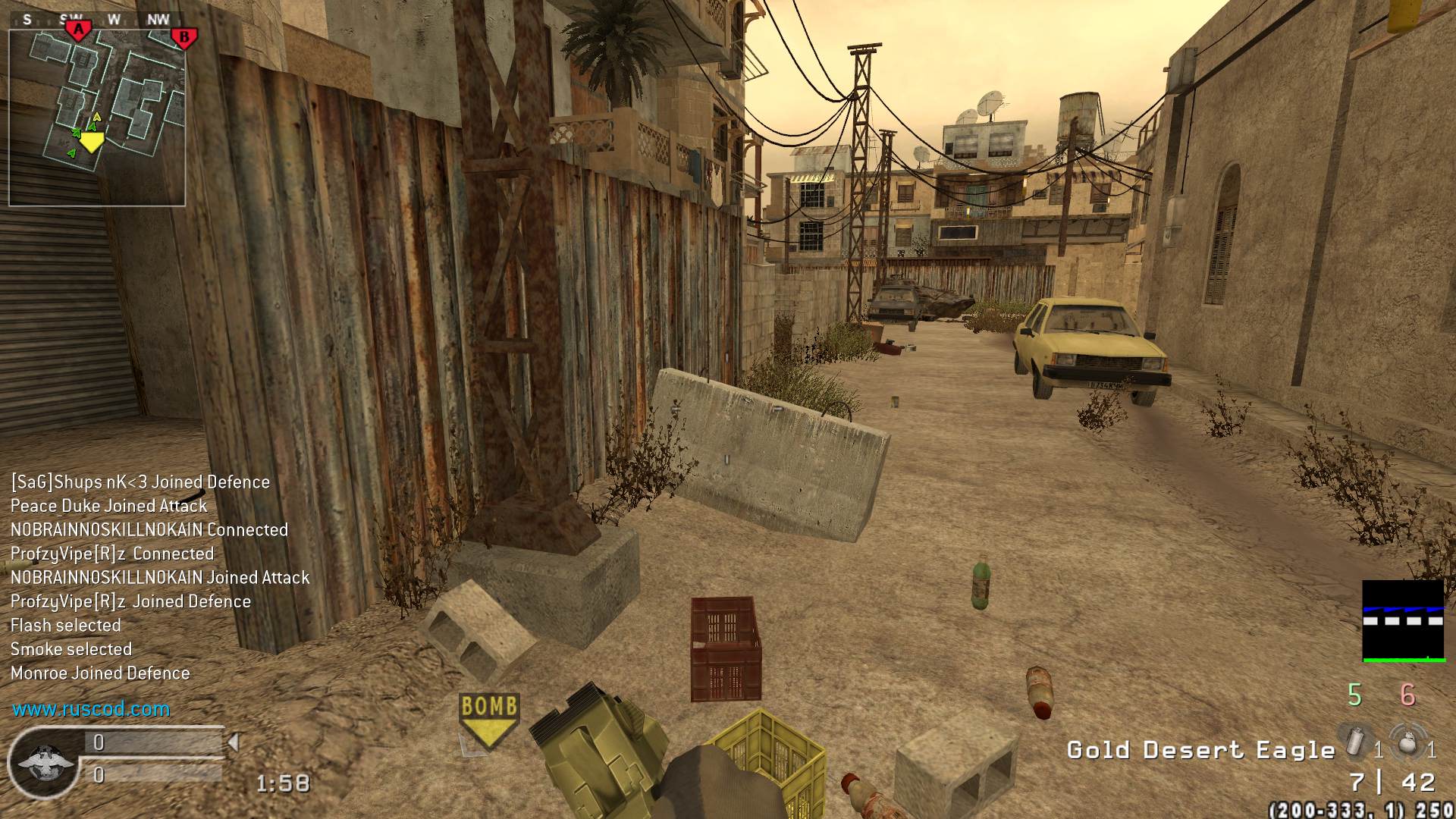Select the red A bomb site marker
The image size is (1456, 819).
pyautogui.click(x=78, y=30)
